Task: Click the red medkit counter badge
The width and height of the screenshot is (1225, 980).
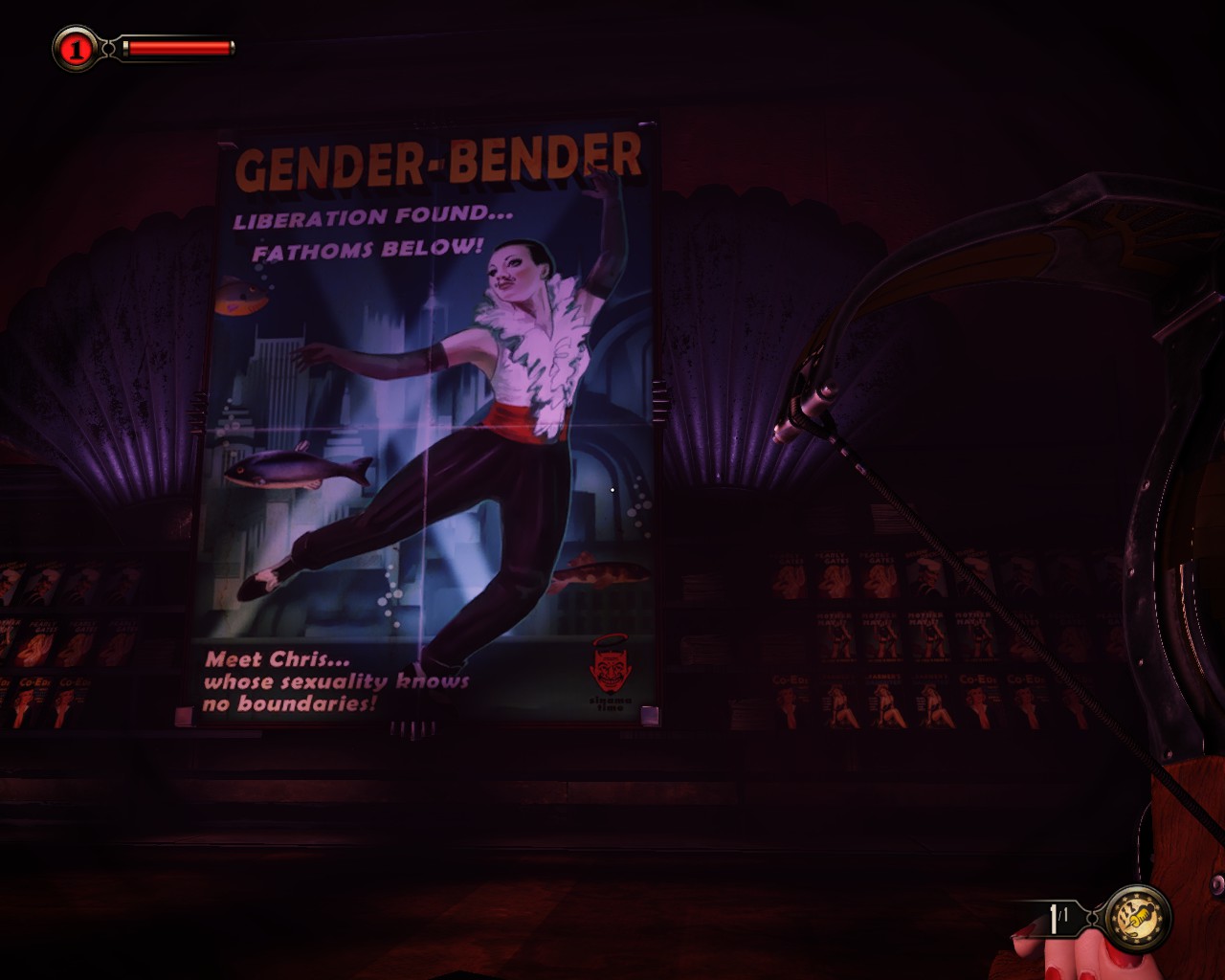Action: pyautogui.click(x=76, y=48)
